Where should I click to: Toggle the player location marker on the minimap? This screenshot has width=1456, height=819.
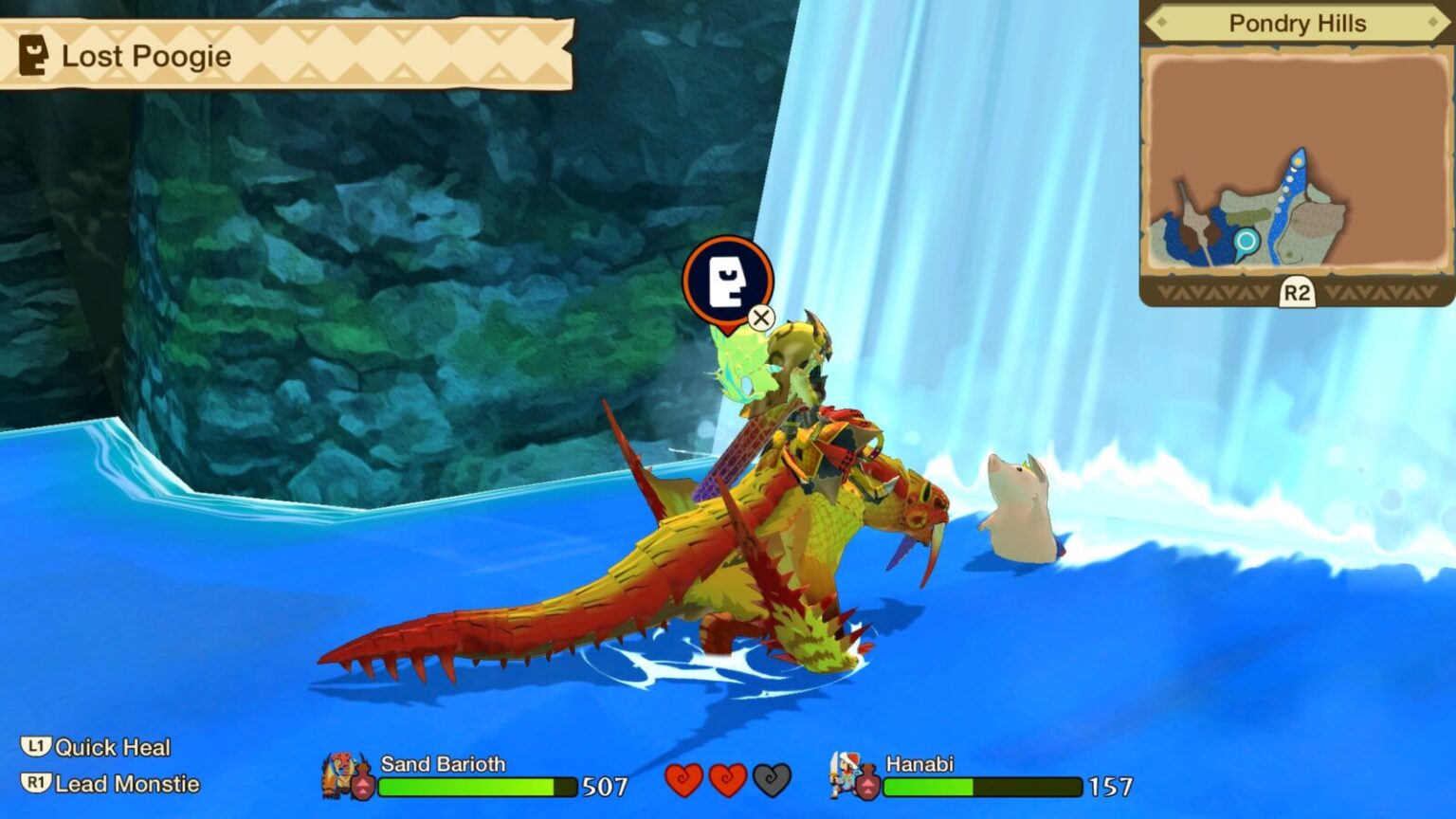(1246, 243)
